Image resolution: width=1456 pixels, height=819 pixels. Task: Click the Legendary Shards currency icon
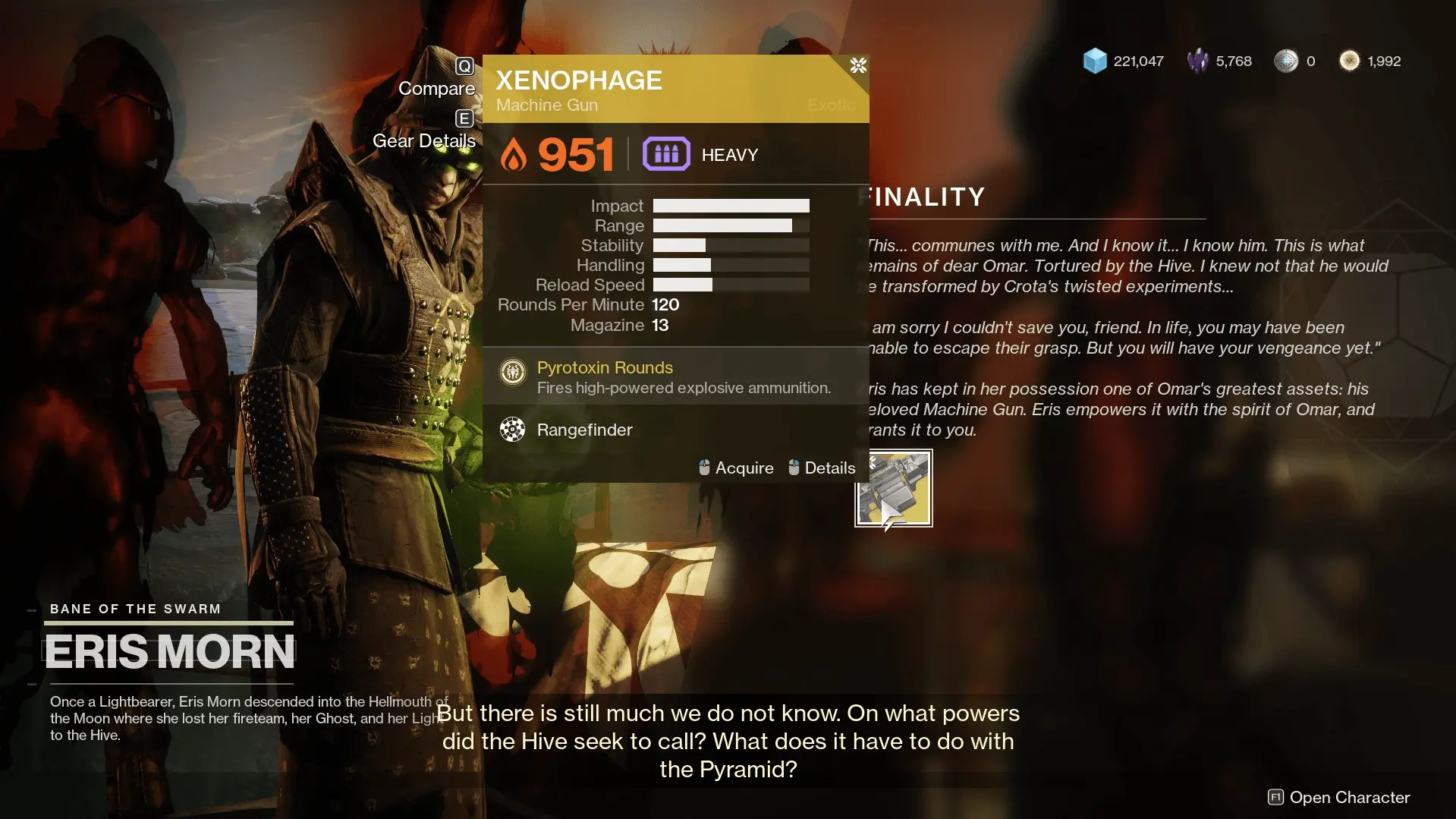coord(1197,61)
